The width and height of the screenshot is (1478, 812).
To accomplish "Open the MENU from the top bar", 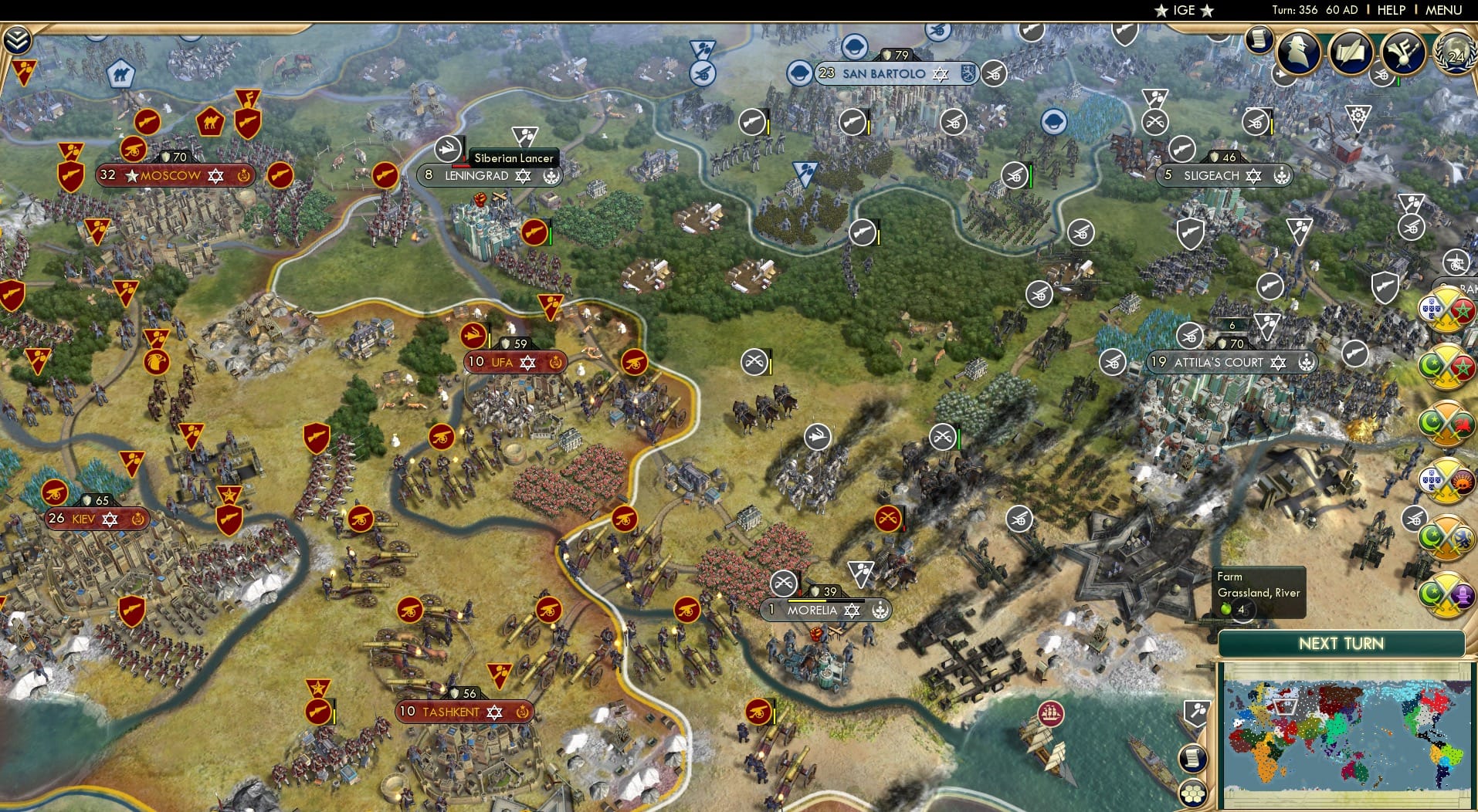I will point(1442,10).
